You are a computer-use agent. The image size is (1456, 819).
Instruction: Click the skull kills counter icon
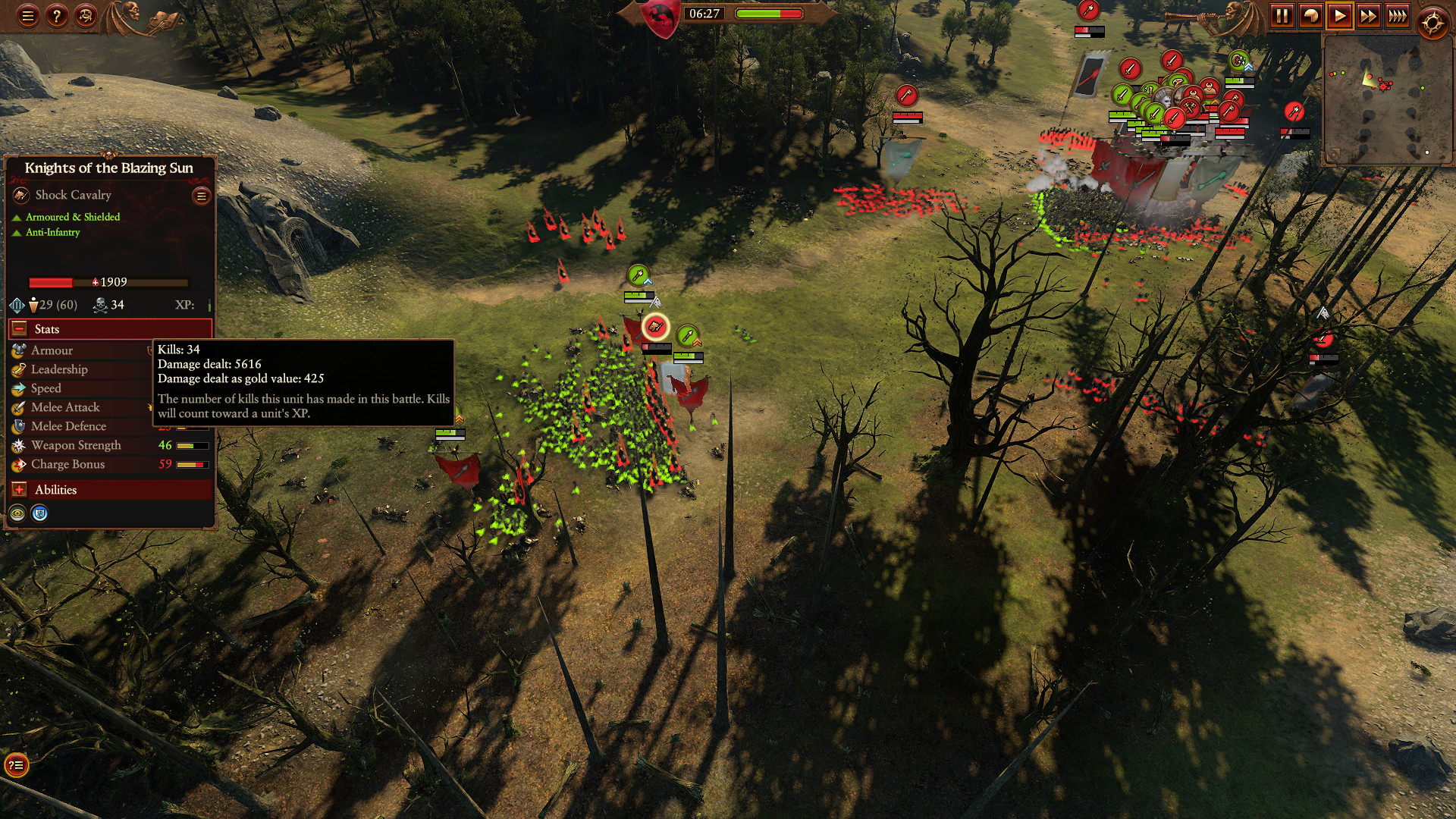point(99,305)
